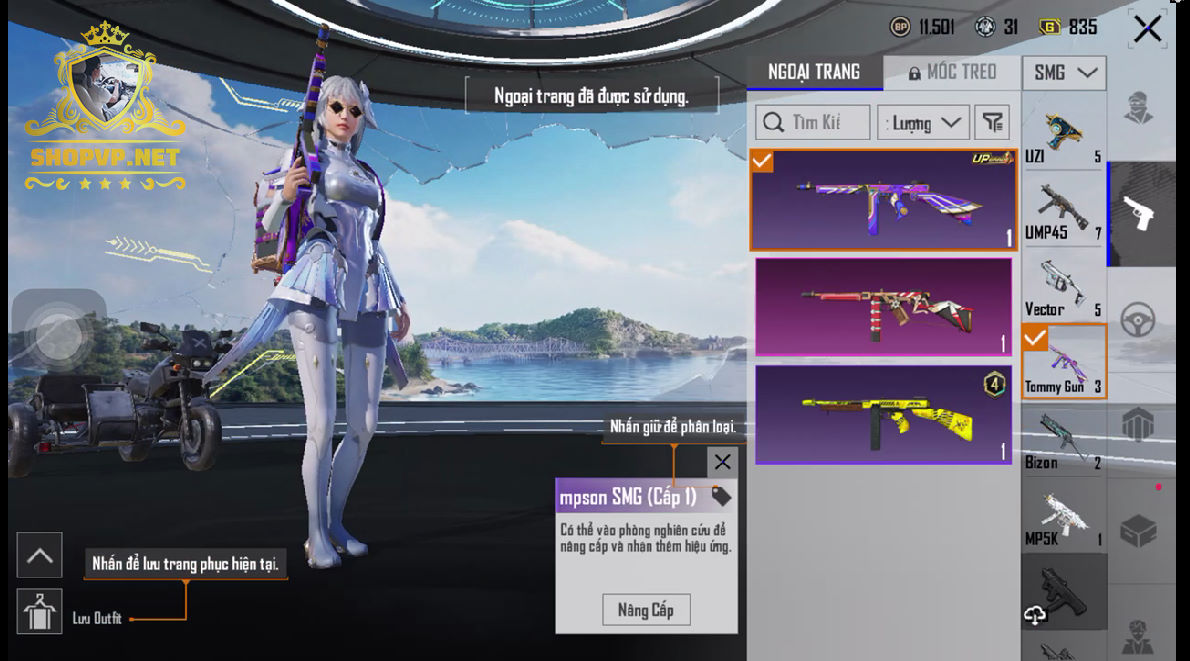Screen dimensions: 1190x661
Task: Choose Vector in the weapon list
Action: (x=1063, y=286)
